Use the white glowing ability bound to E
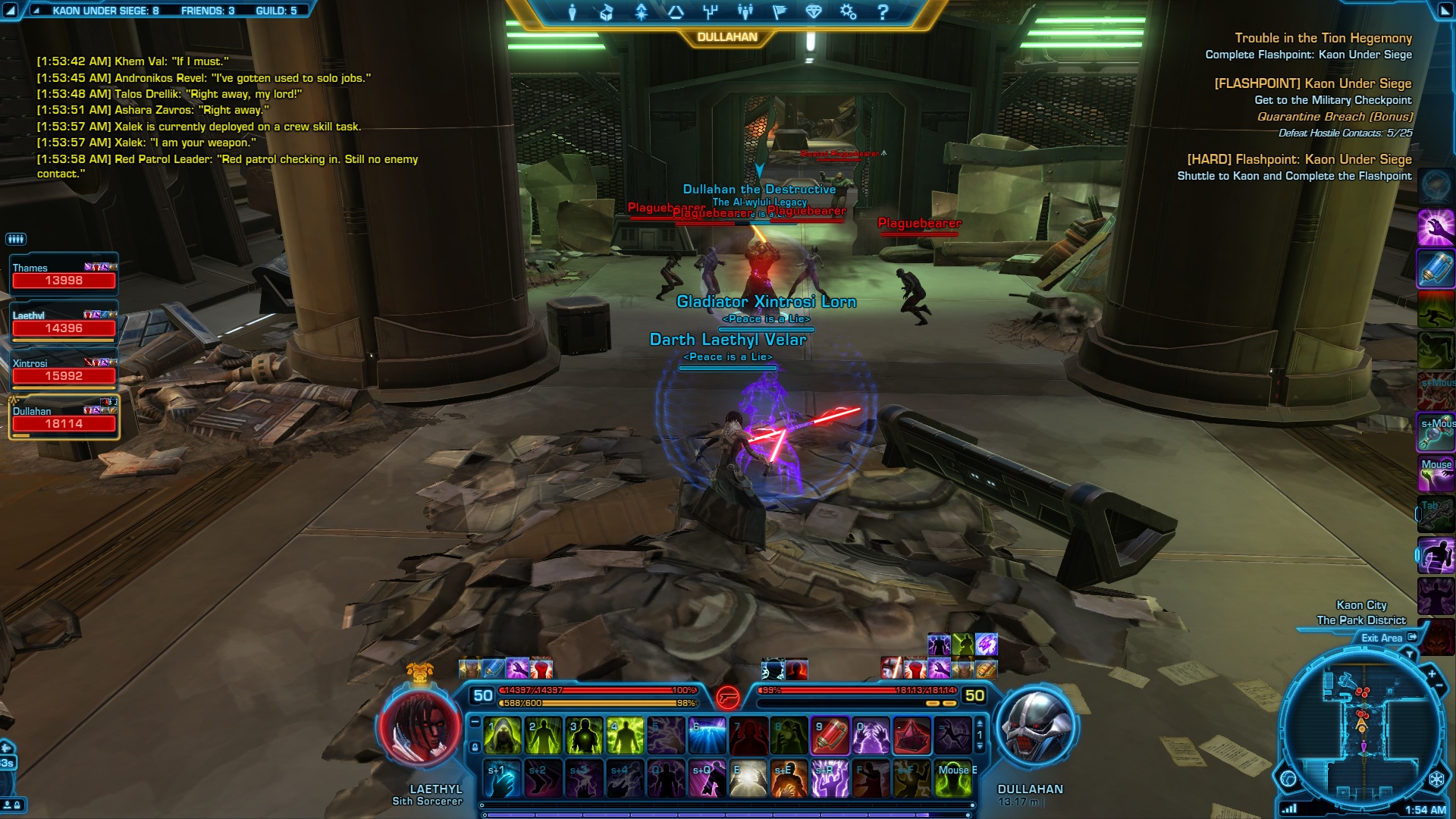This screenshot has width=1456, height=819. pyautogui.click(x=748, y=779)
